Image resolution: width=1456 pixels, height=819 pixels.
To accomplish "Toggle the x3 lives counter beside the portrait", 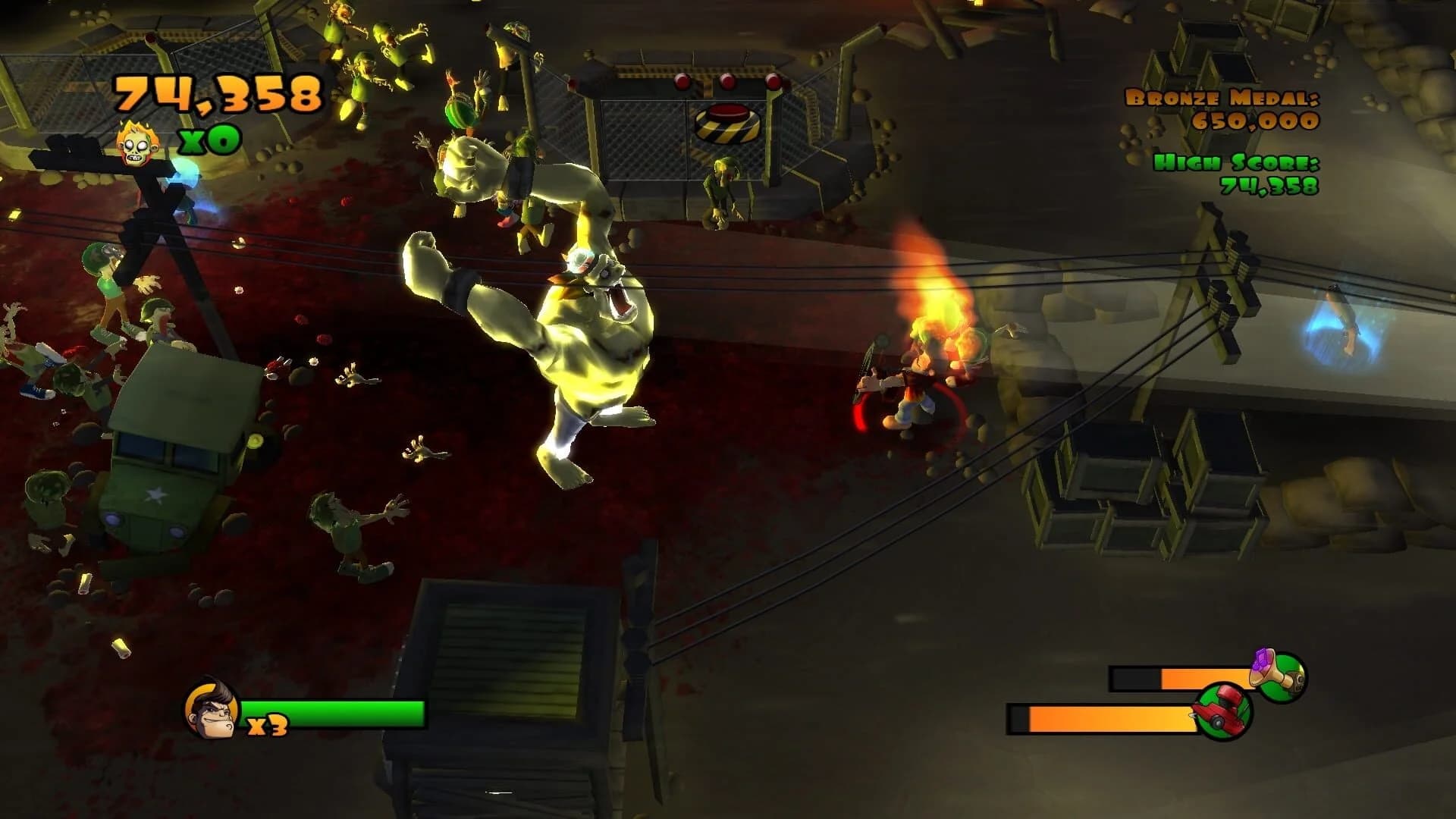I will (x=267, y=726).
